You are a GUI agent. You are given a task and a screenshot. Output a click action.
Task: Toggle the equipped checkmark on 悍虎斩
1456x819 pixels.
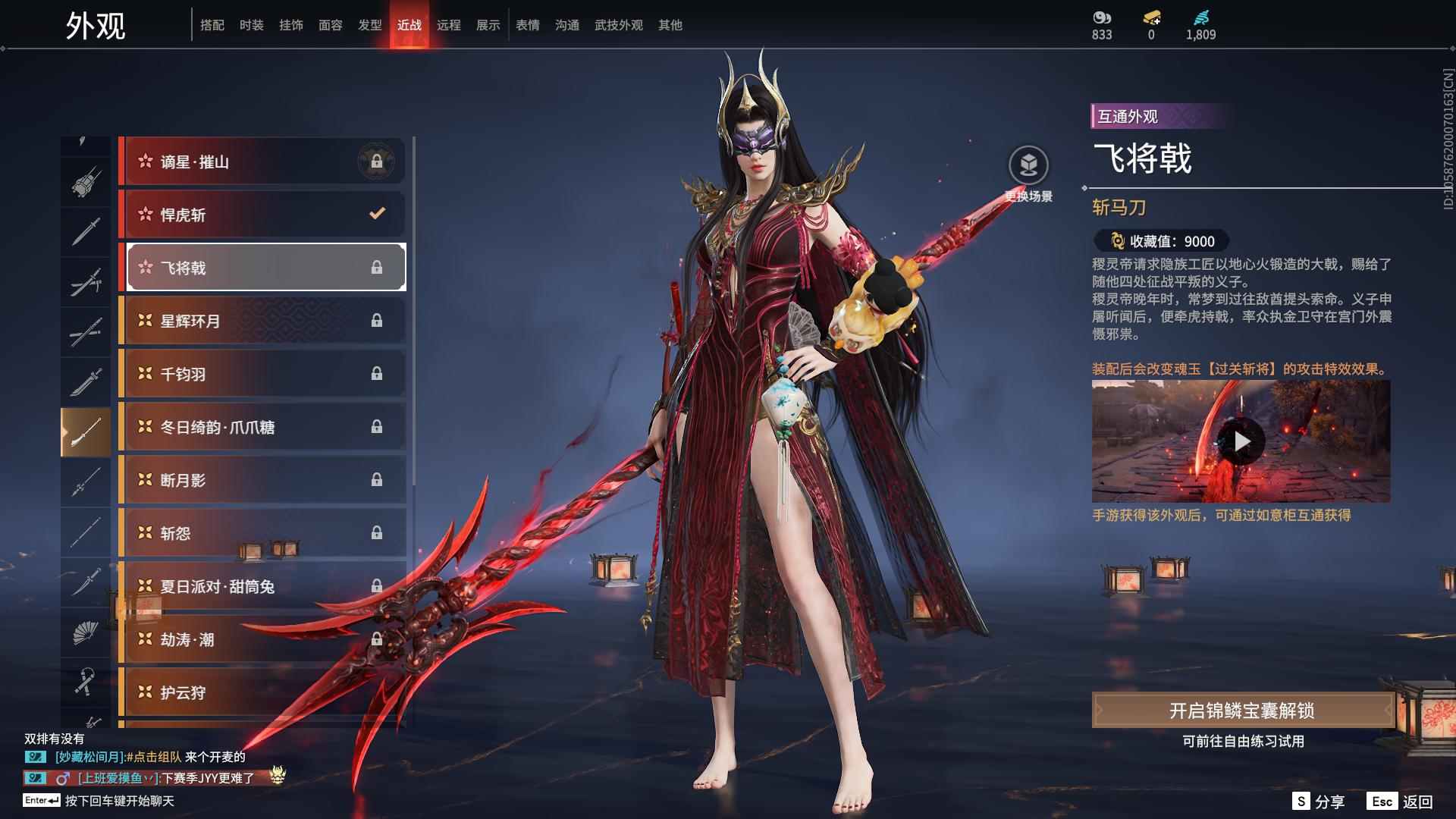[377, 215]
